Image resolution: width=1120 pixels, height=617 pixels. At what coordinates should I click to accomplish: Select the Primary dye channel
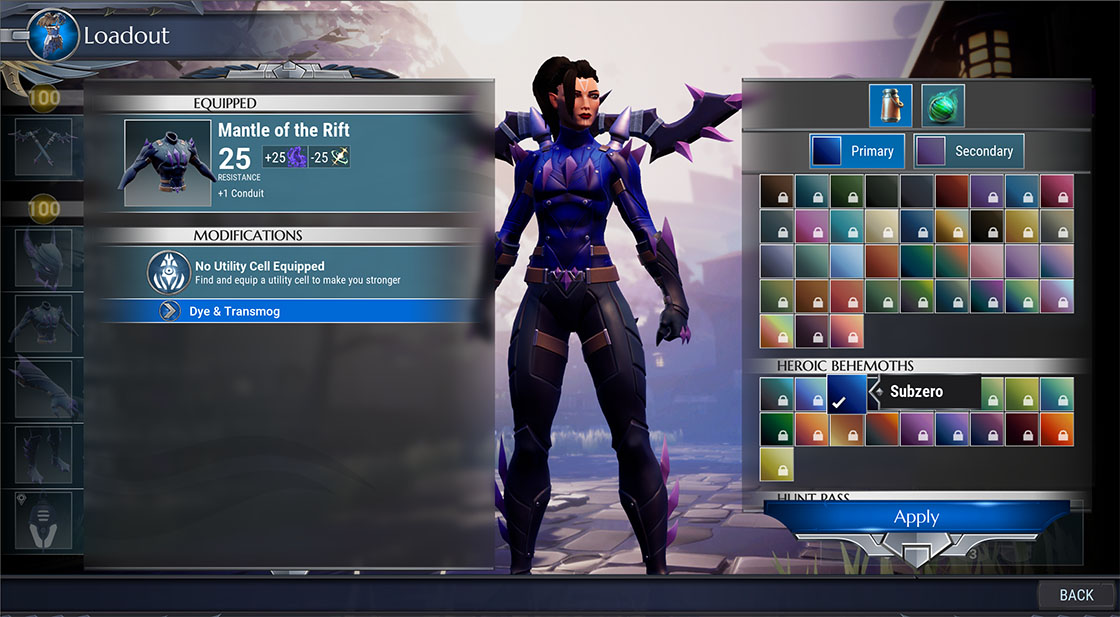click(x=857, y=151)
